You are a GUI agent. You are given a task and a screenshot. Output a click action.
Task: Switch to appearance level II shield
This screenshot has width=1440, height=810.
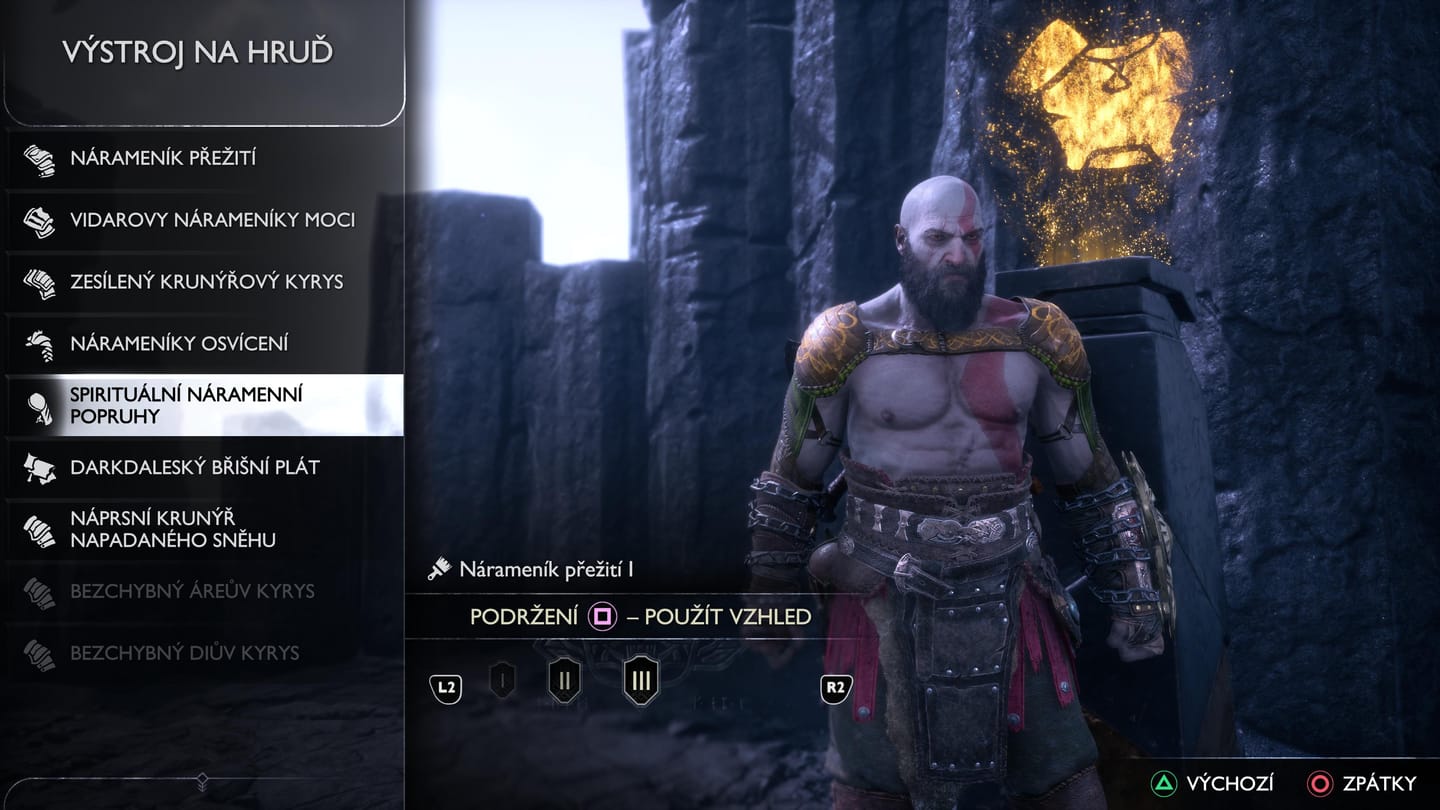click(x=564, y=682)
